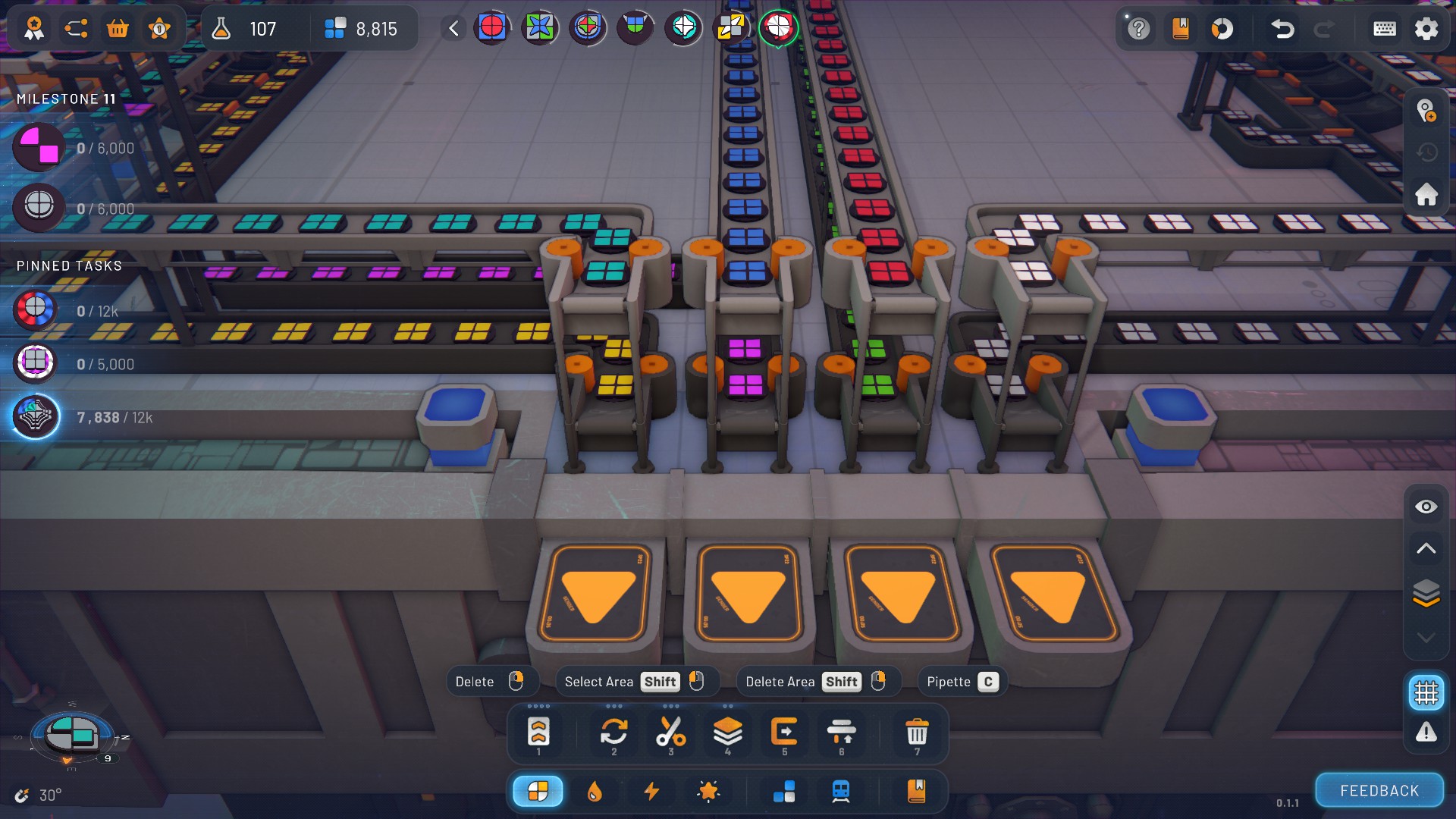Screen dimensions: 1456x819
Task: Send feedback with the FEEDBACK button
Action: click(x=1379, y=790)
